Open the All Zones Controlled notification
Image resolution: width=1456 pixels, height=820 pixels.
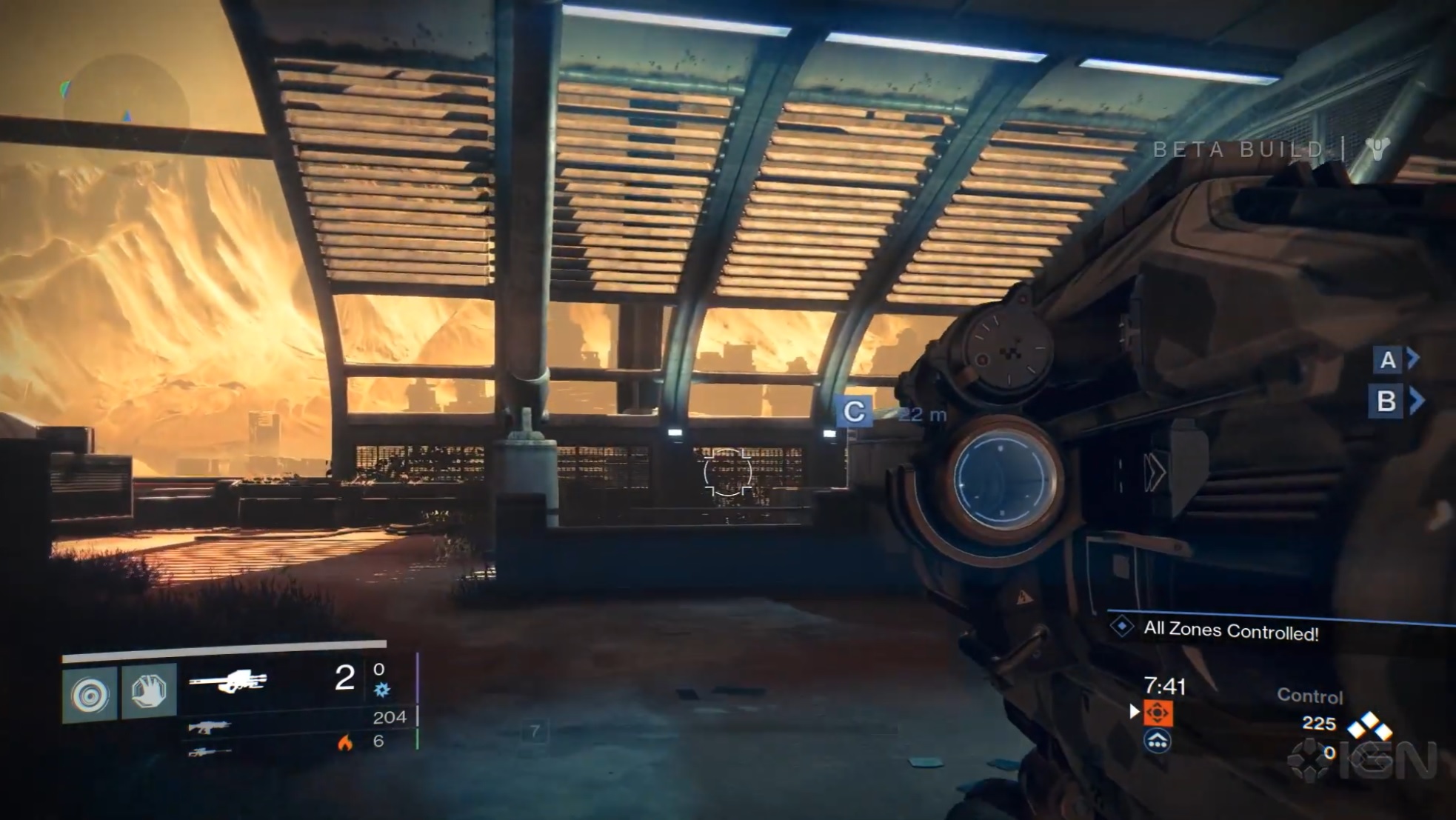pyautogui.click(x=1230, y=631)
